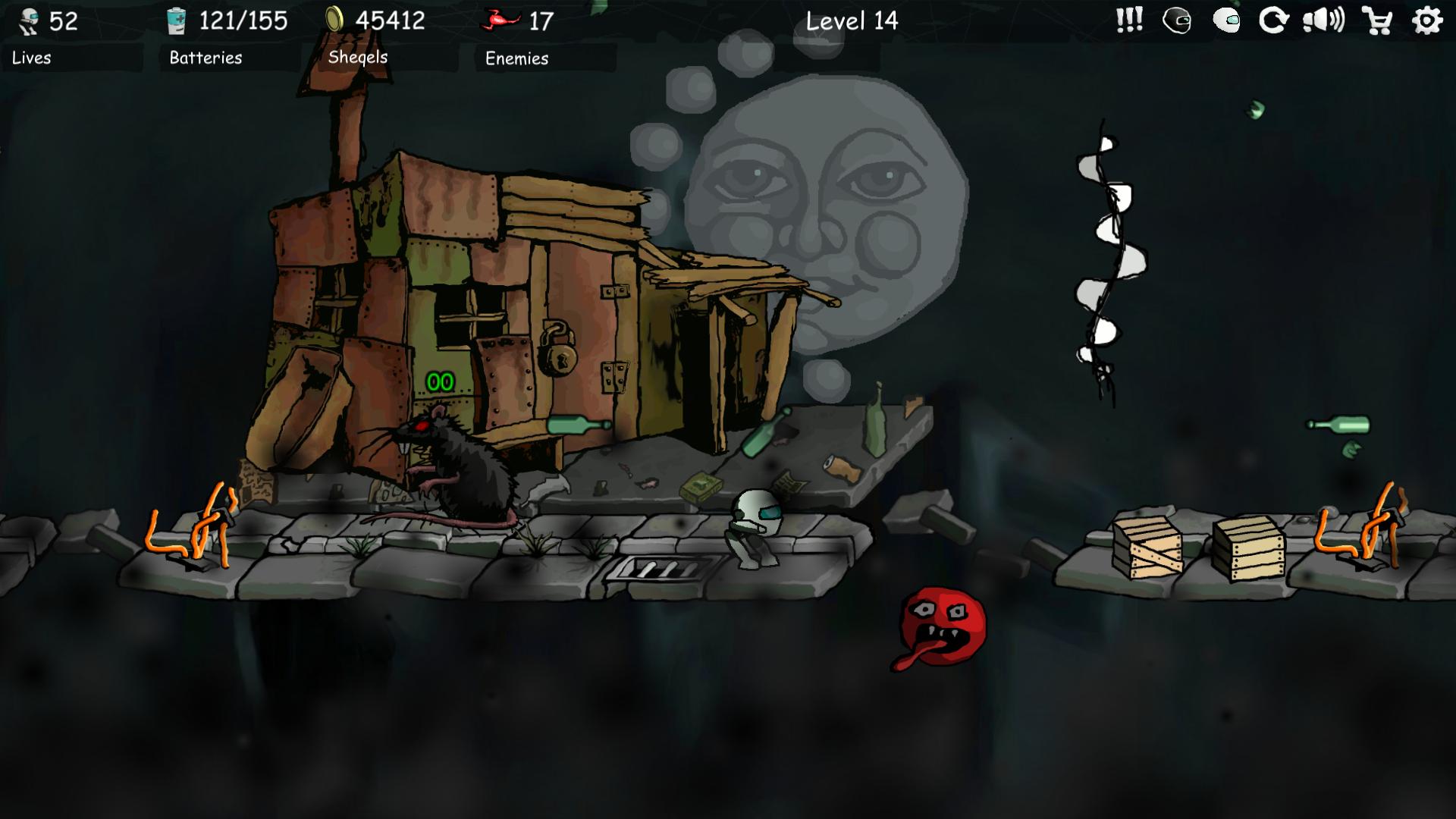Click the red enemy counter icon
The image size is (1456, 819).
coord(499,20)
